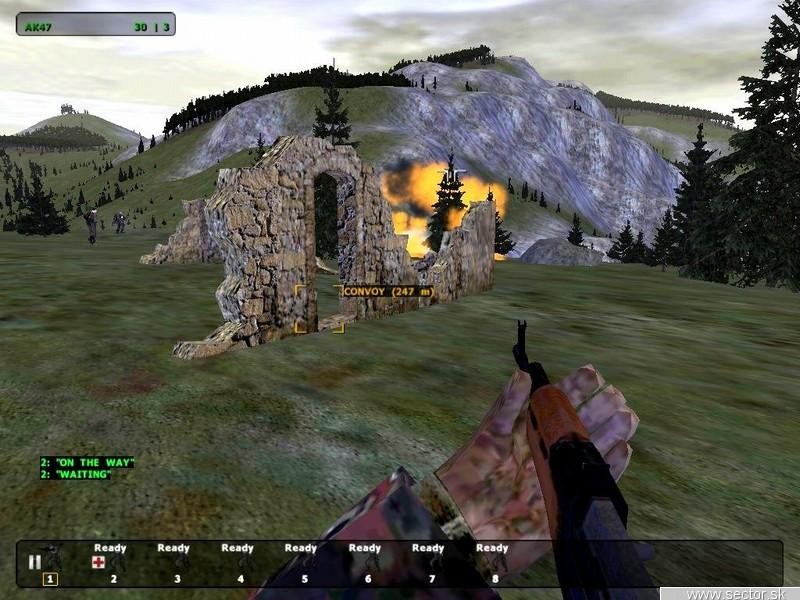The height and width of the screenshot is (600, 800).
Task: Select squad member 6 marked Ready
Action: click(x=364, y=563)
